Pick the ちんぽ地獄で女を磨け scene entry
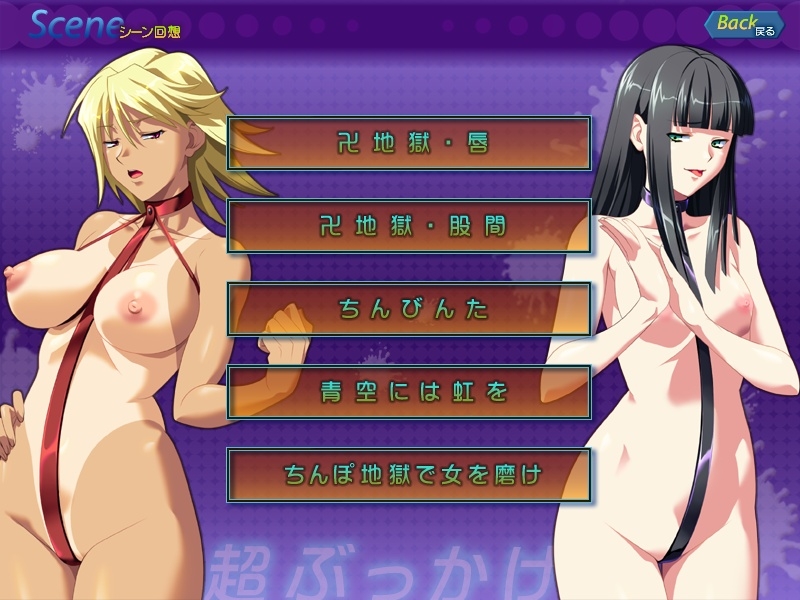The image size is (800, 600). pyautogui.click(x=408, y=474)
